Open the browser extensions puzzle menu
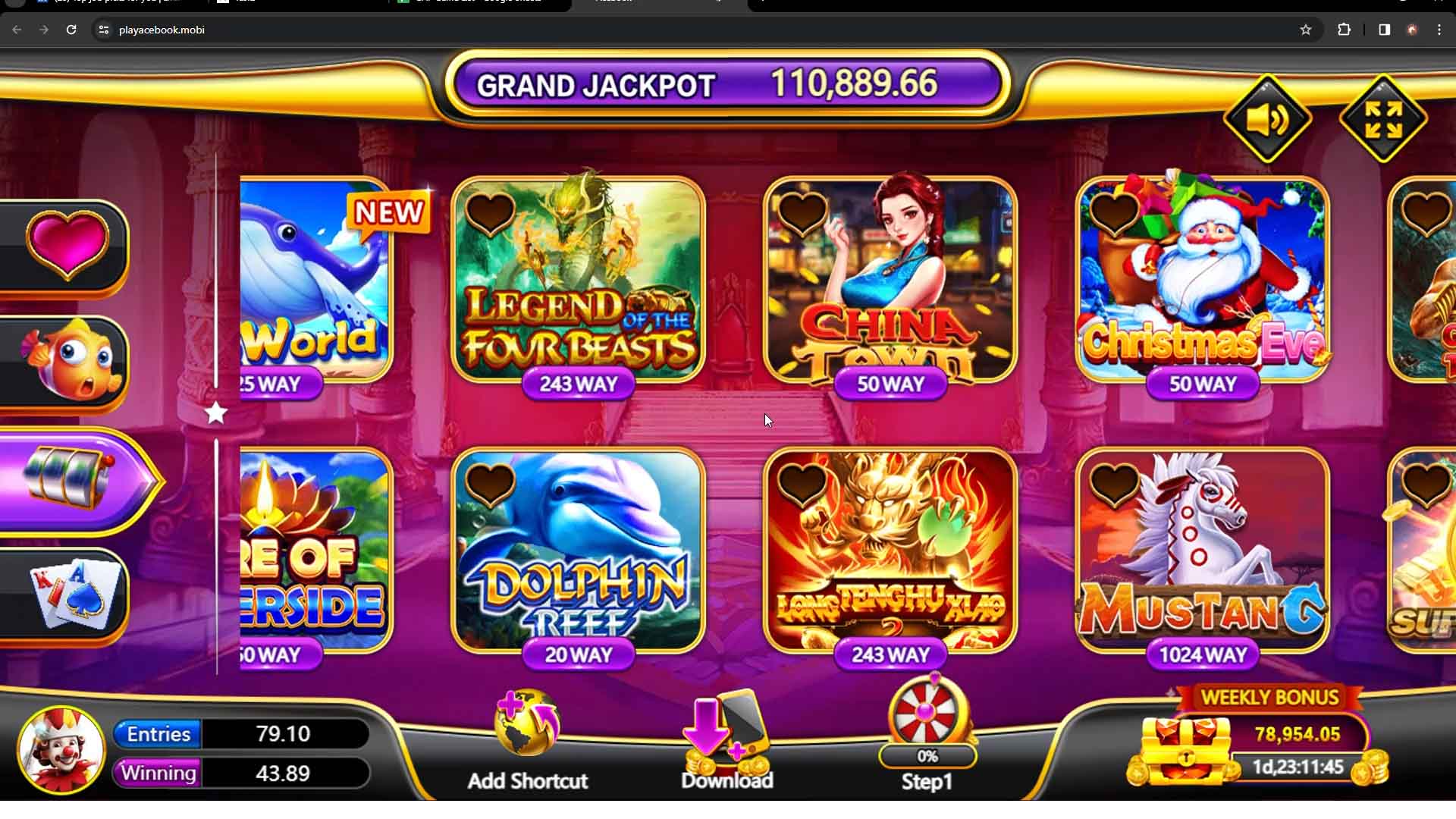This screenshot has width=1456, height=819. [x=1345, y=30]
